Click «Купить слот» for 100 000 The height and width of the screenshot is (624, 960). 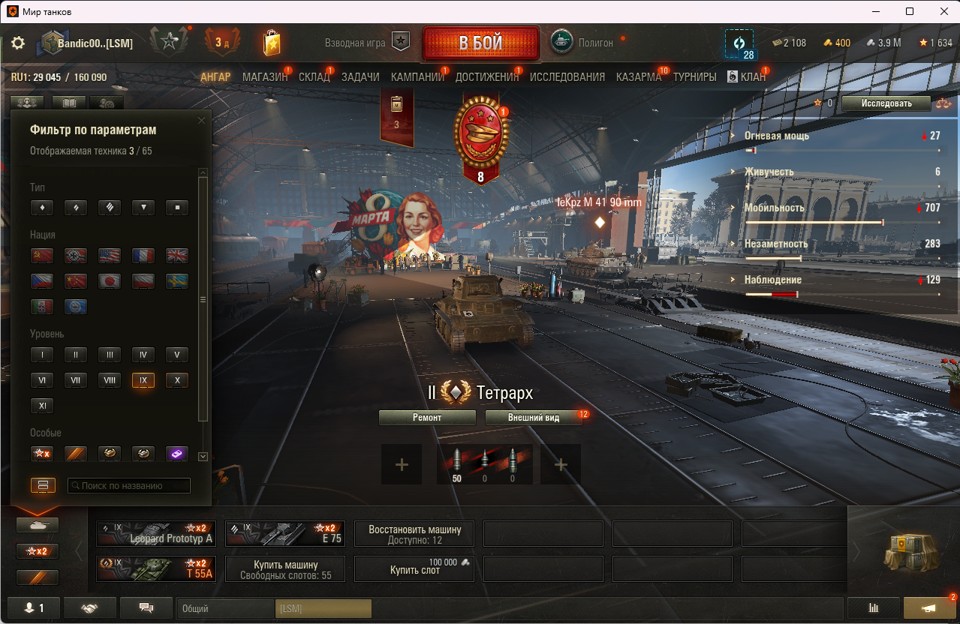[414, 569]
